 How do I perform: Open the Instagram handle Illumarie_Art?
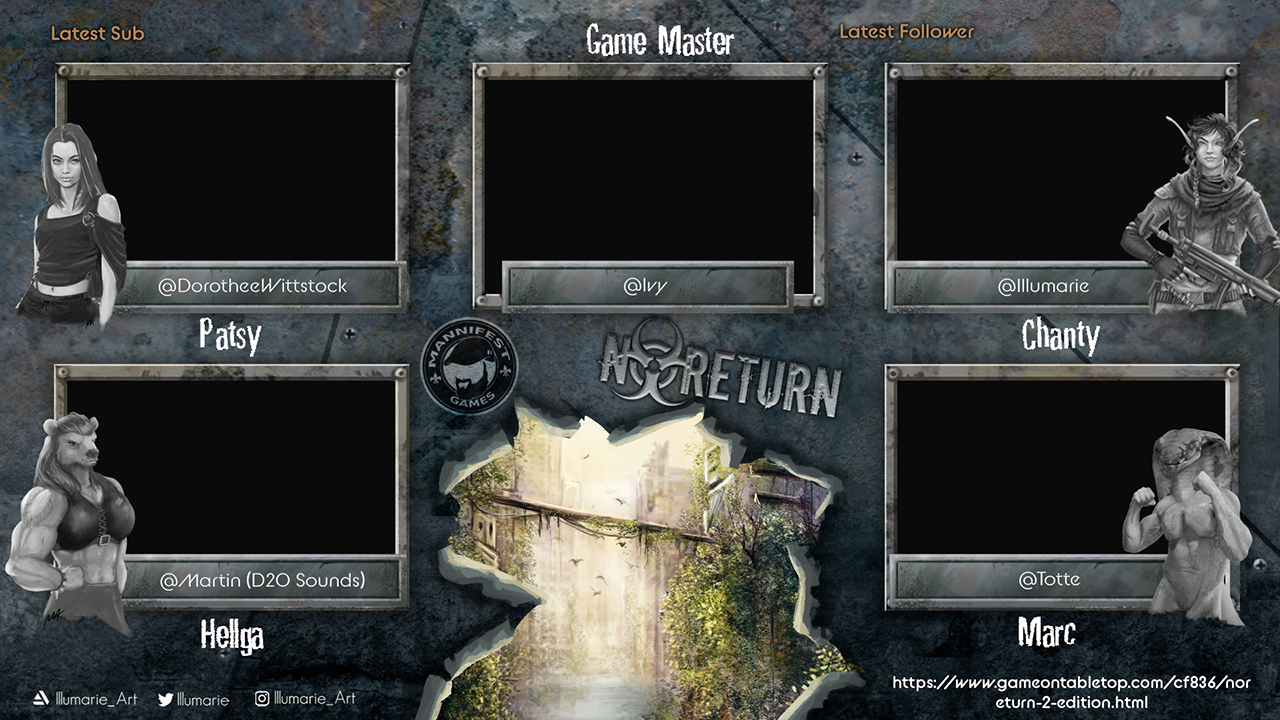305,699
